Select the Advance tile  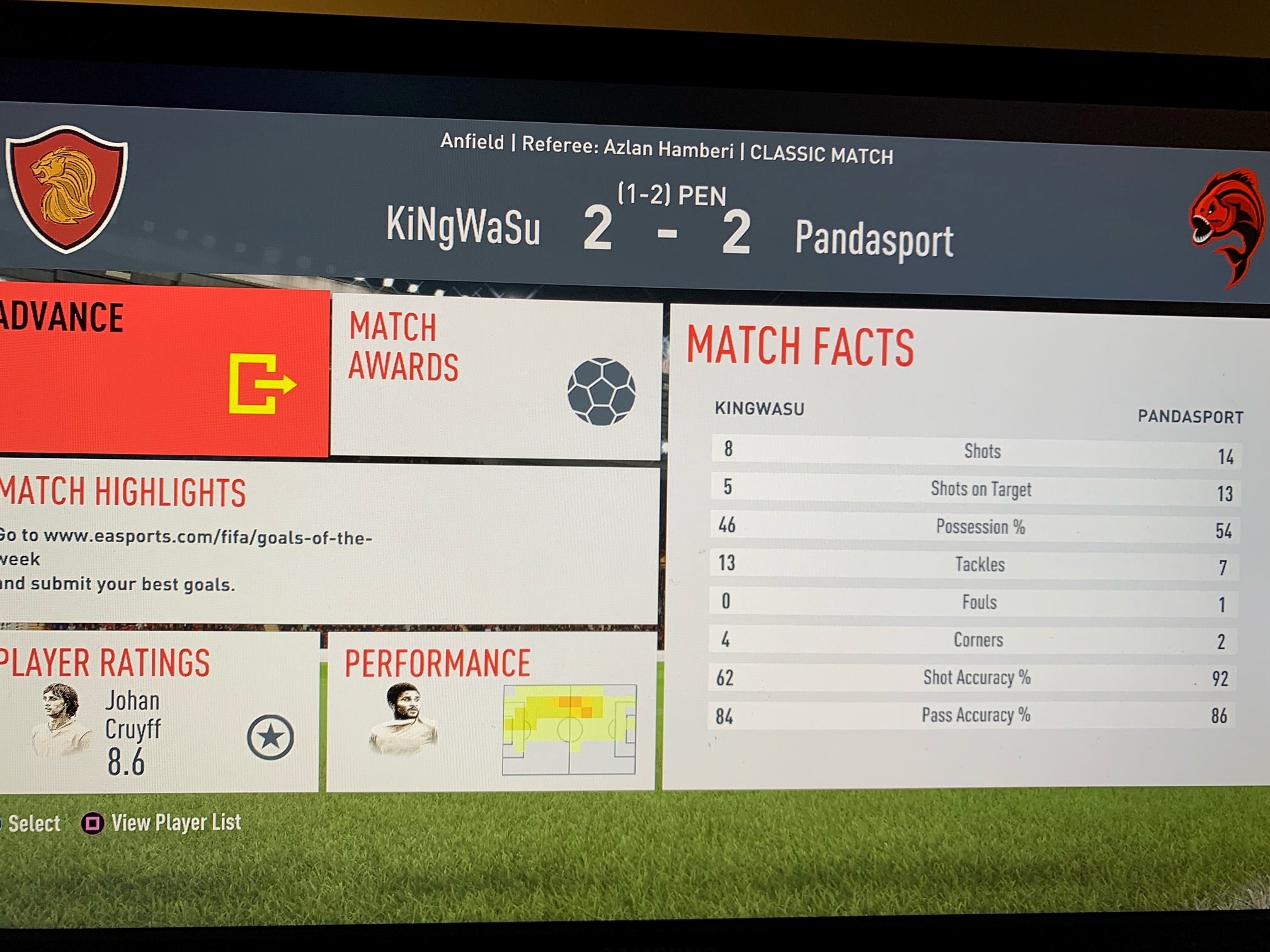pos(164,371)
